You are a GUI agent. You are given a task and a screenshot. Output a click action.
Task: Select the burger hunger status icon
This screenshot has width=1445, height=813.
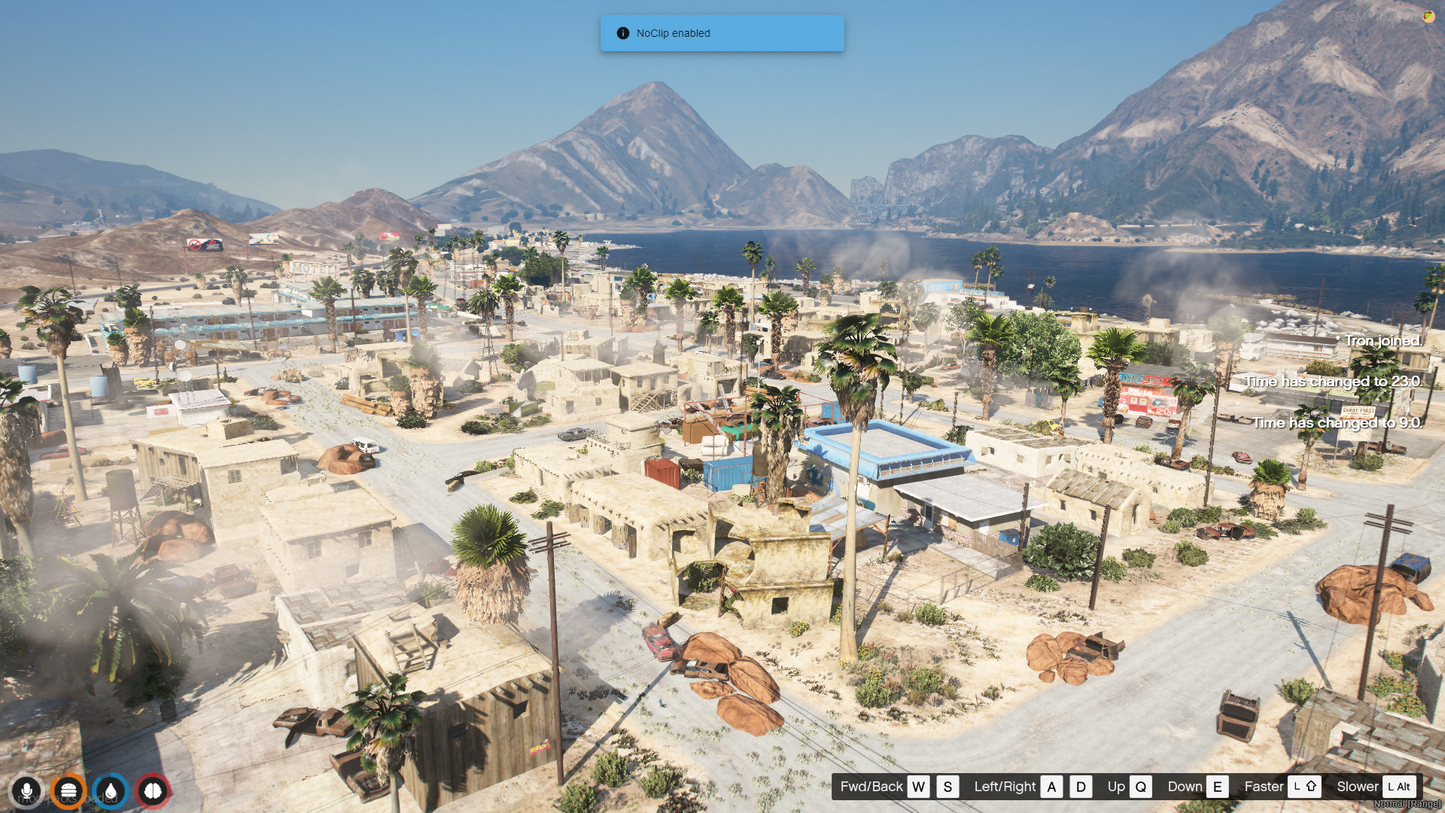tap(69, 791)
